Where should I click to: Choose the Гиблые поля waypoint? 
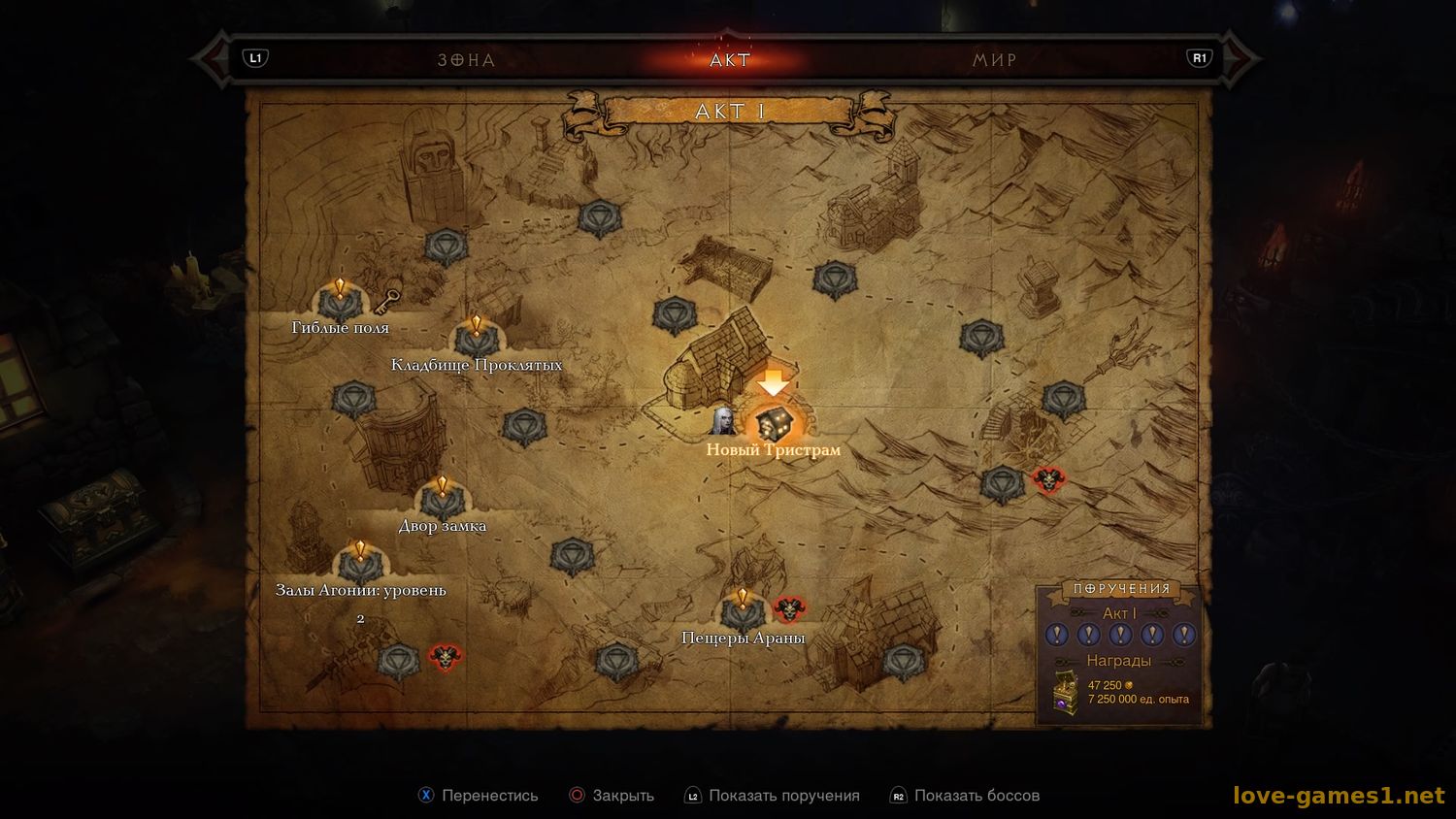340,304
